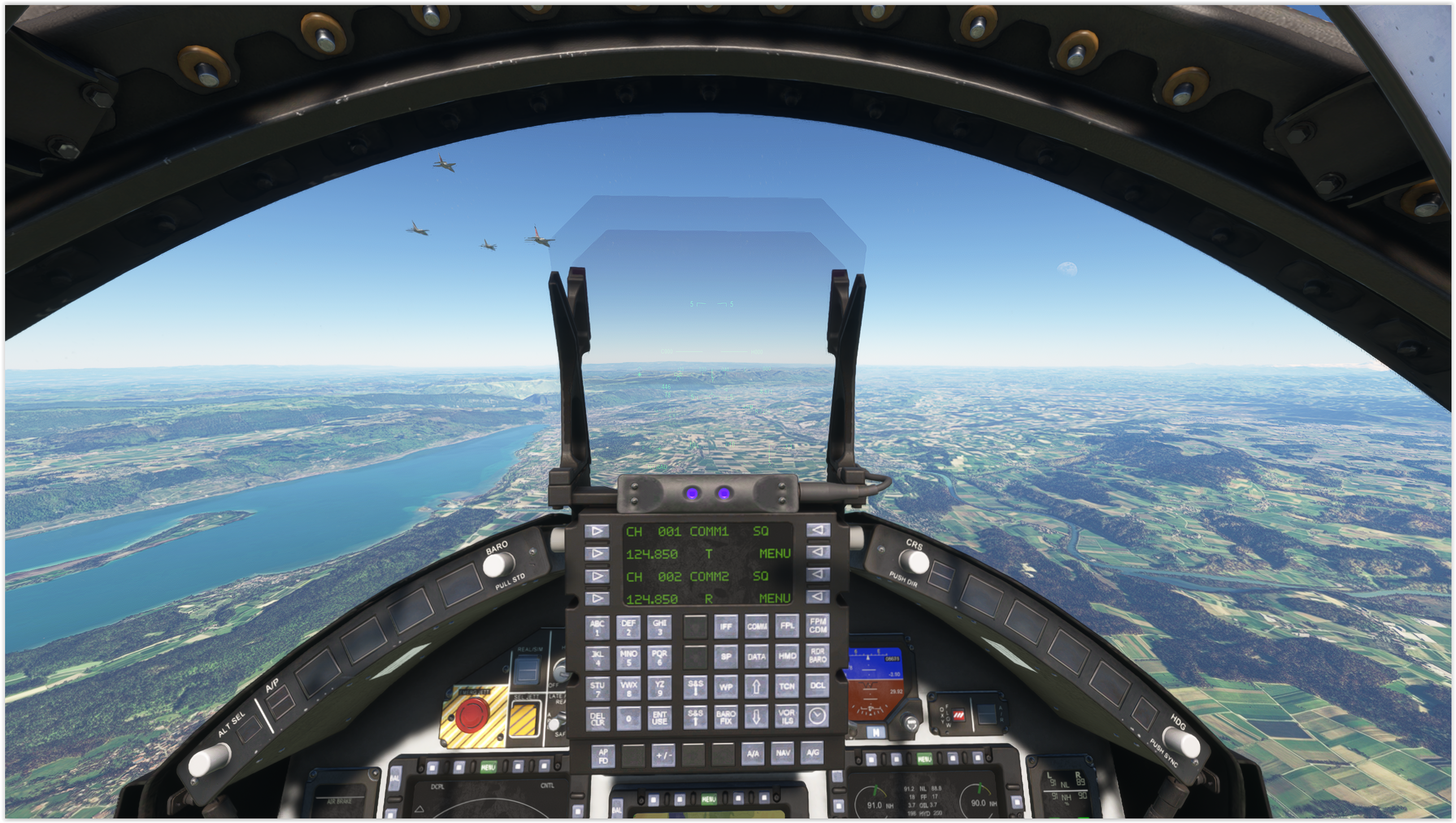This screenshot has height=823, width=1456.
Task: Select the COMM key on the keypad
Action: 757,626
